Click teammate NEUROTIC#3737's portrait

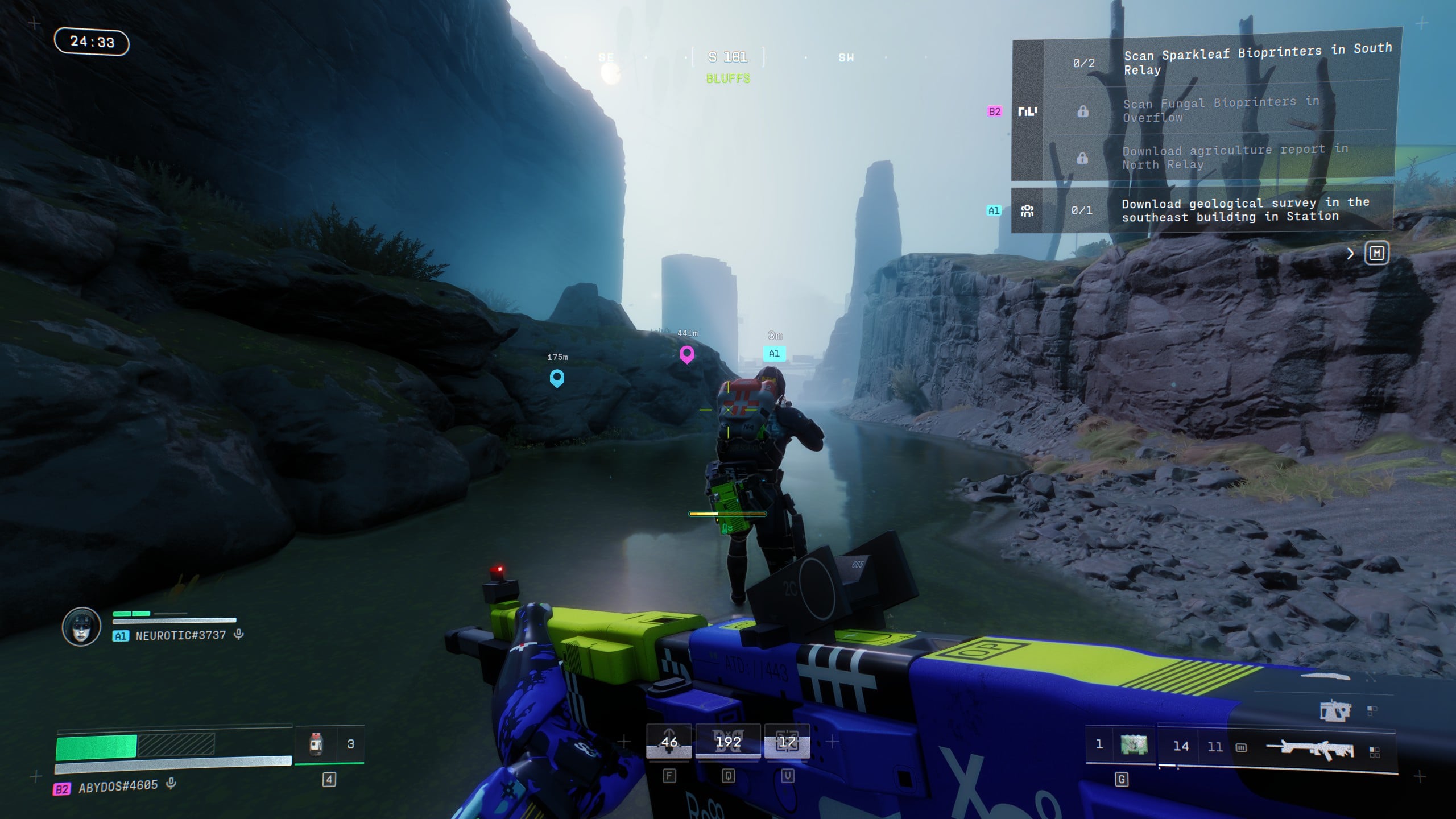point(81,627)
